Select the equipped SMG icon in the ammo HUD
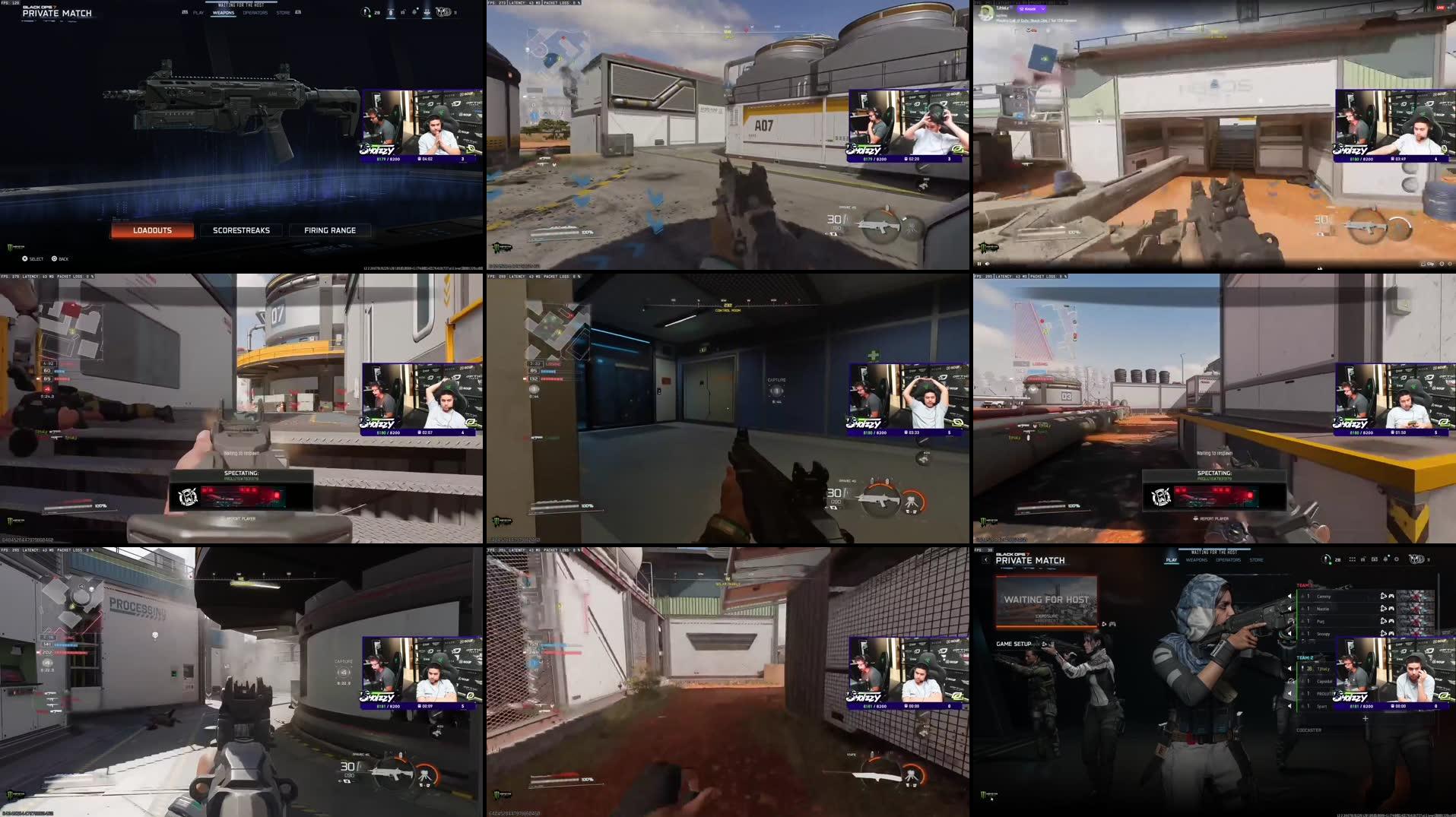Viewport: 1456px width, 817px height. click(879, 499)
